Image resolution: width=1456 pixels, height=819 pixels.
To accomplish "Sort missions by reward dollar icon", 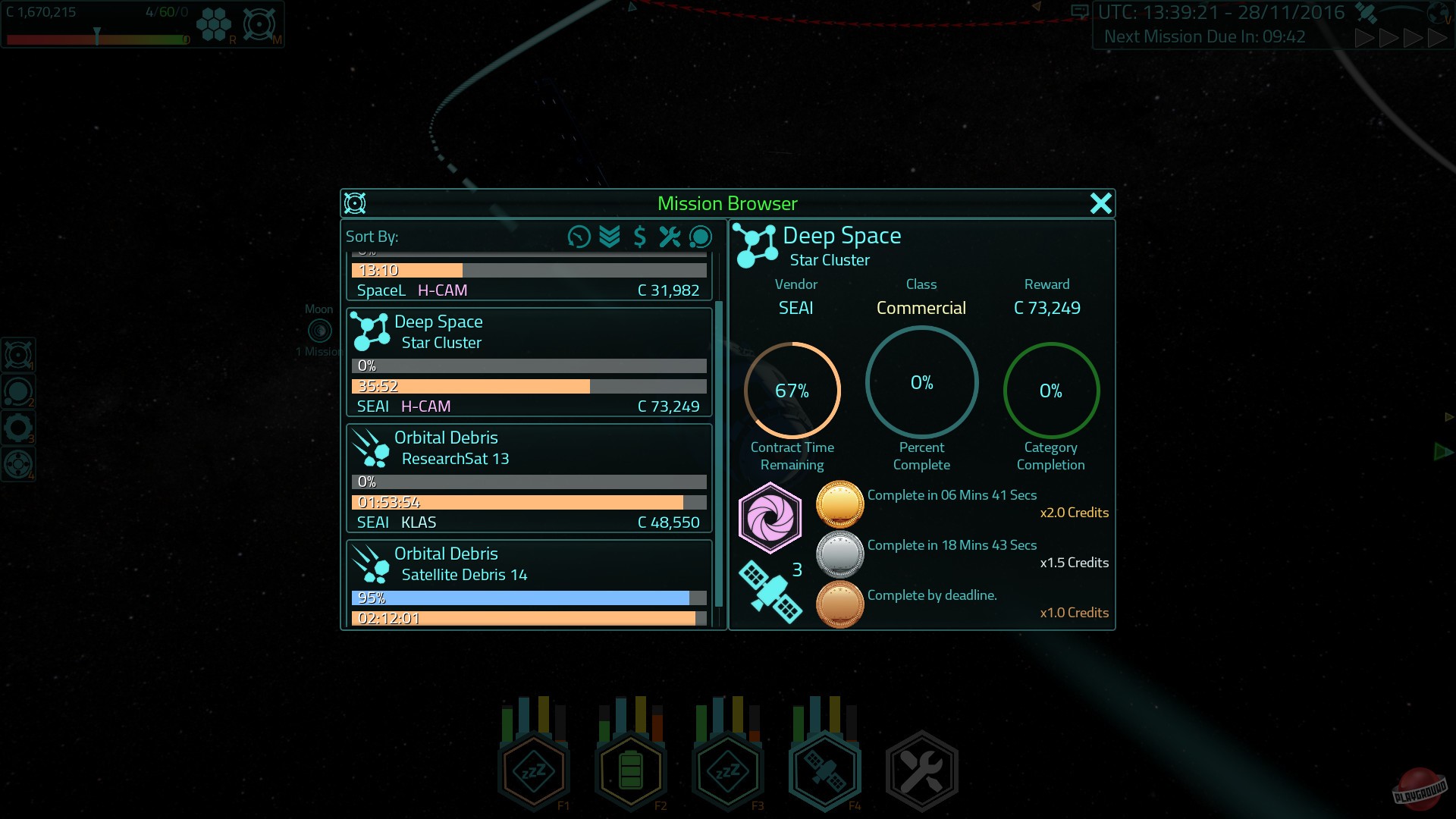I will click(x=639, y=237).
